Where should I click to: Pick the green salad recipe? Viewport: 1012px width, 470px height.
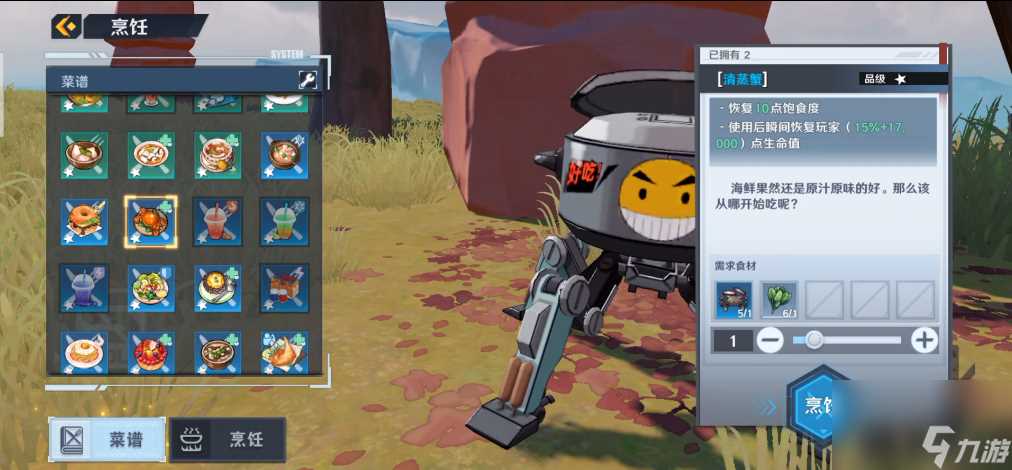pyautogui.click(x=151, y=288)
